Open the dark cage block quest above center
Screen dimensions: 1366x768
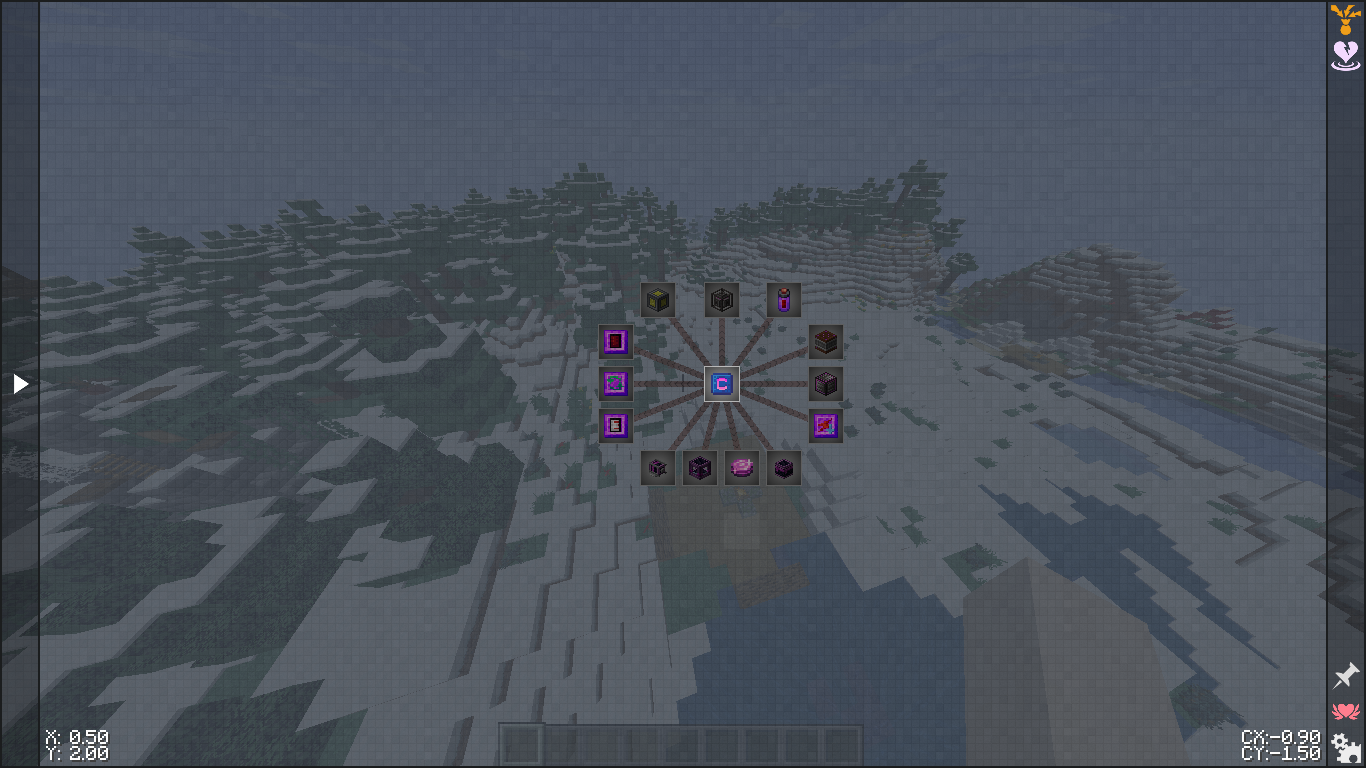[721, 299]
